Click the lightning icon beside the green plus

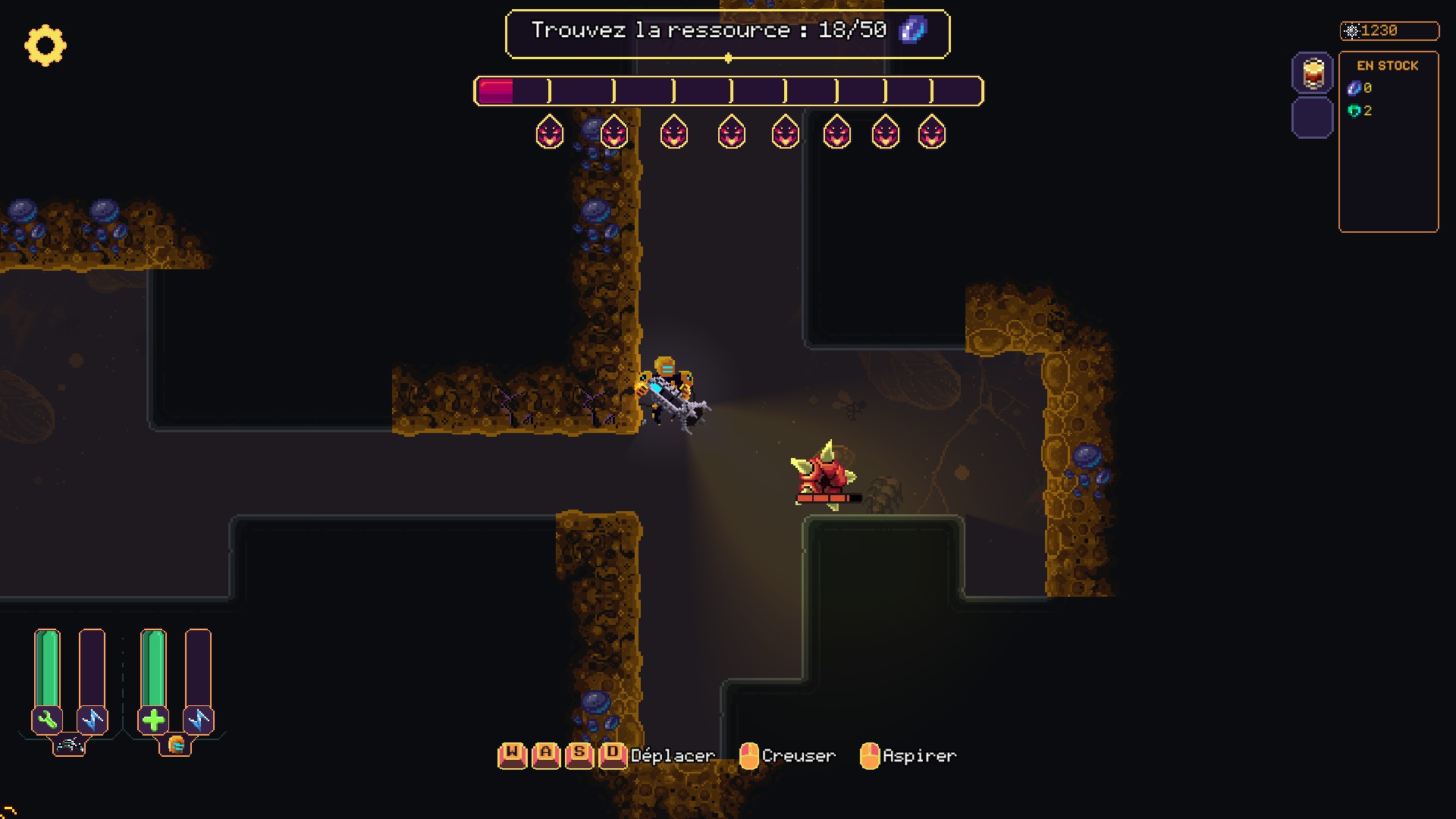click(x=199, y=720)
